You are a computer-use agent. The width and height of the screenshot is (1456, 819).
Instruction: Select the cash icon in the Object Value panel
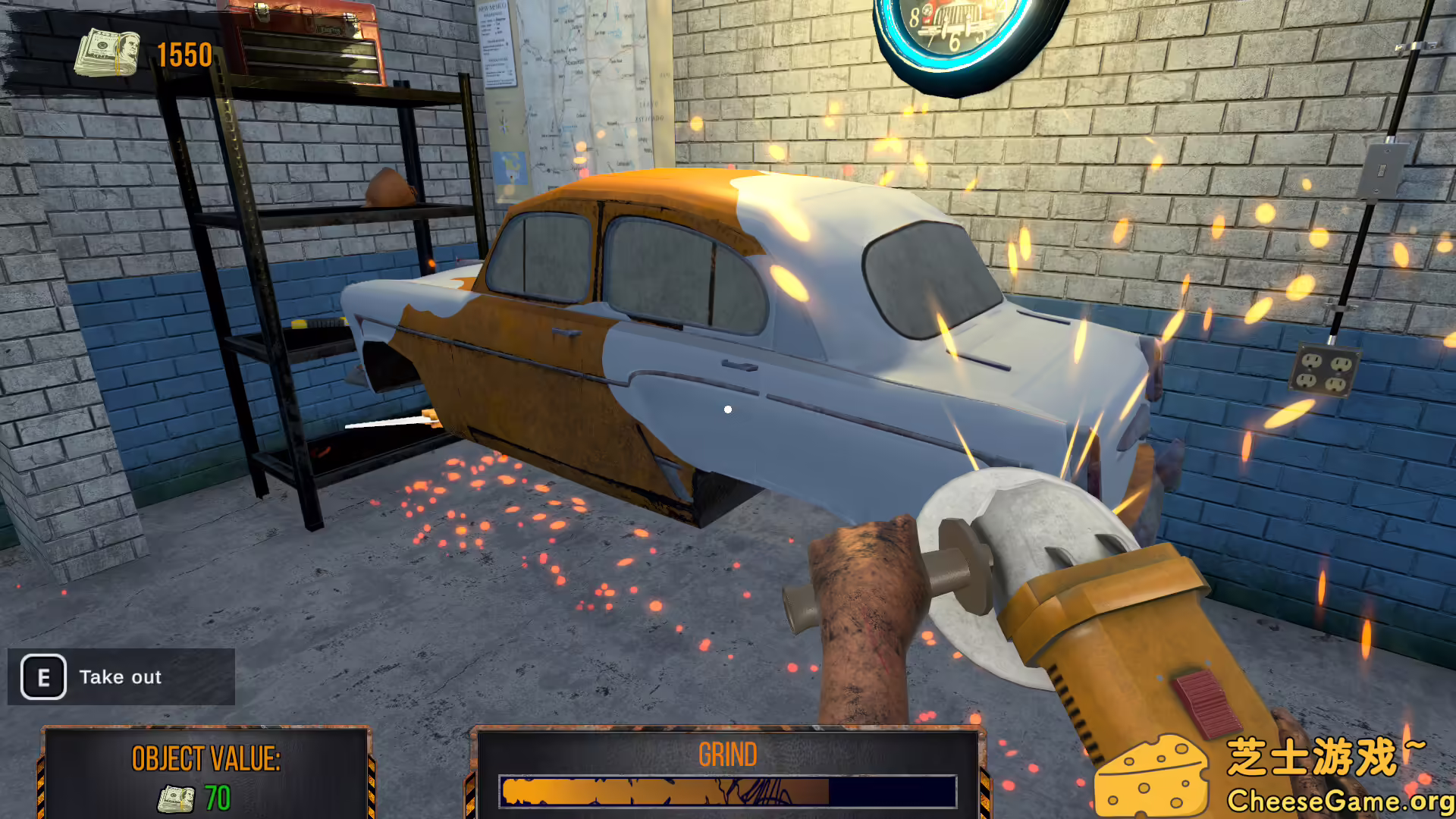coord(175,797)
